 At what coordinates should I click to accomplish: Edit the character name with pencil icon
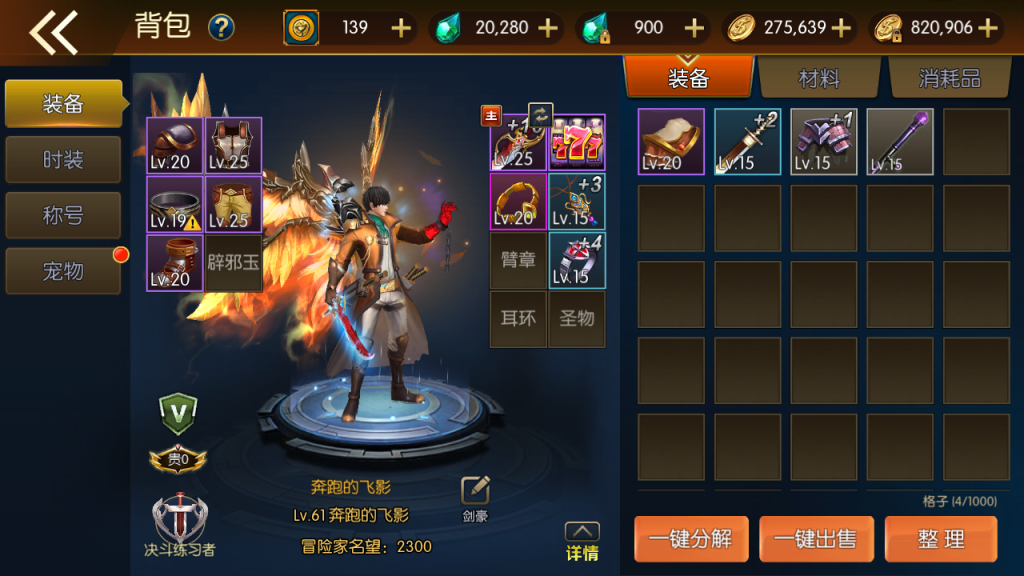pyautogui.click(x=475, y=491)
